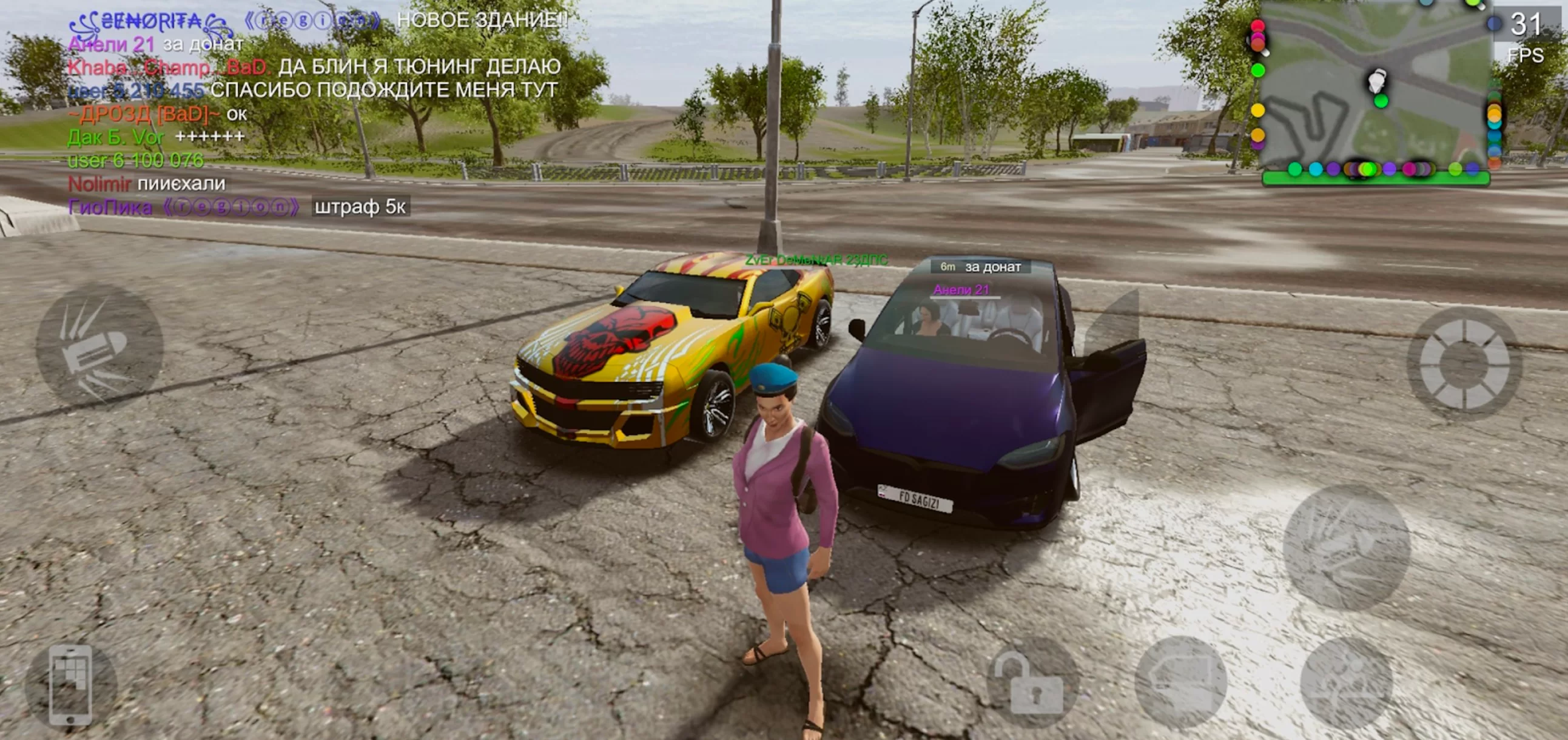
Task: Tap the large faded action button
Action: [1347, 548]
